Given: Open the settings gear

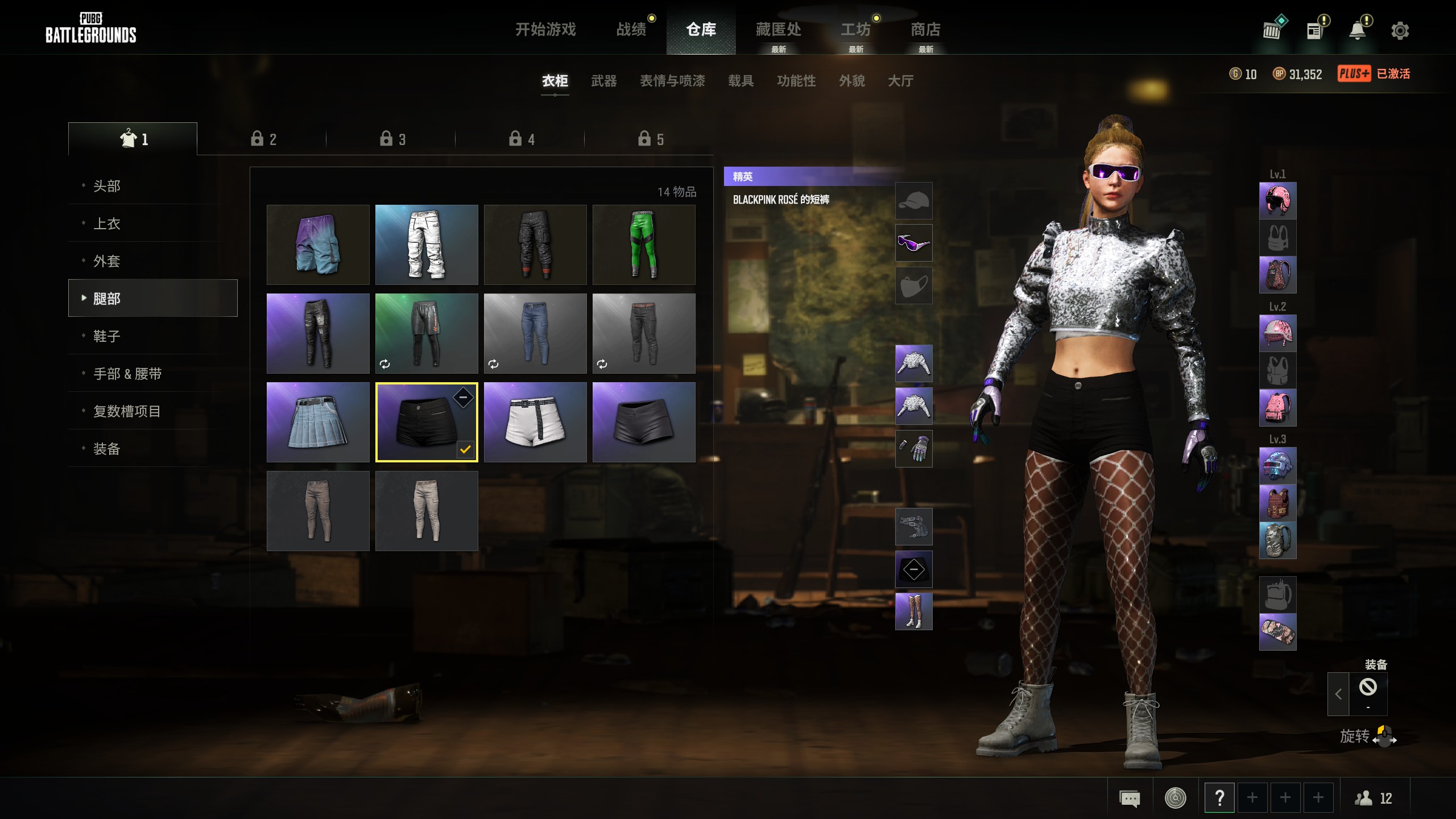Looking at the screenshot, I should [1400, 30].
